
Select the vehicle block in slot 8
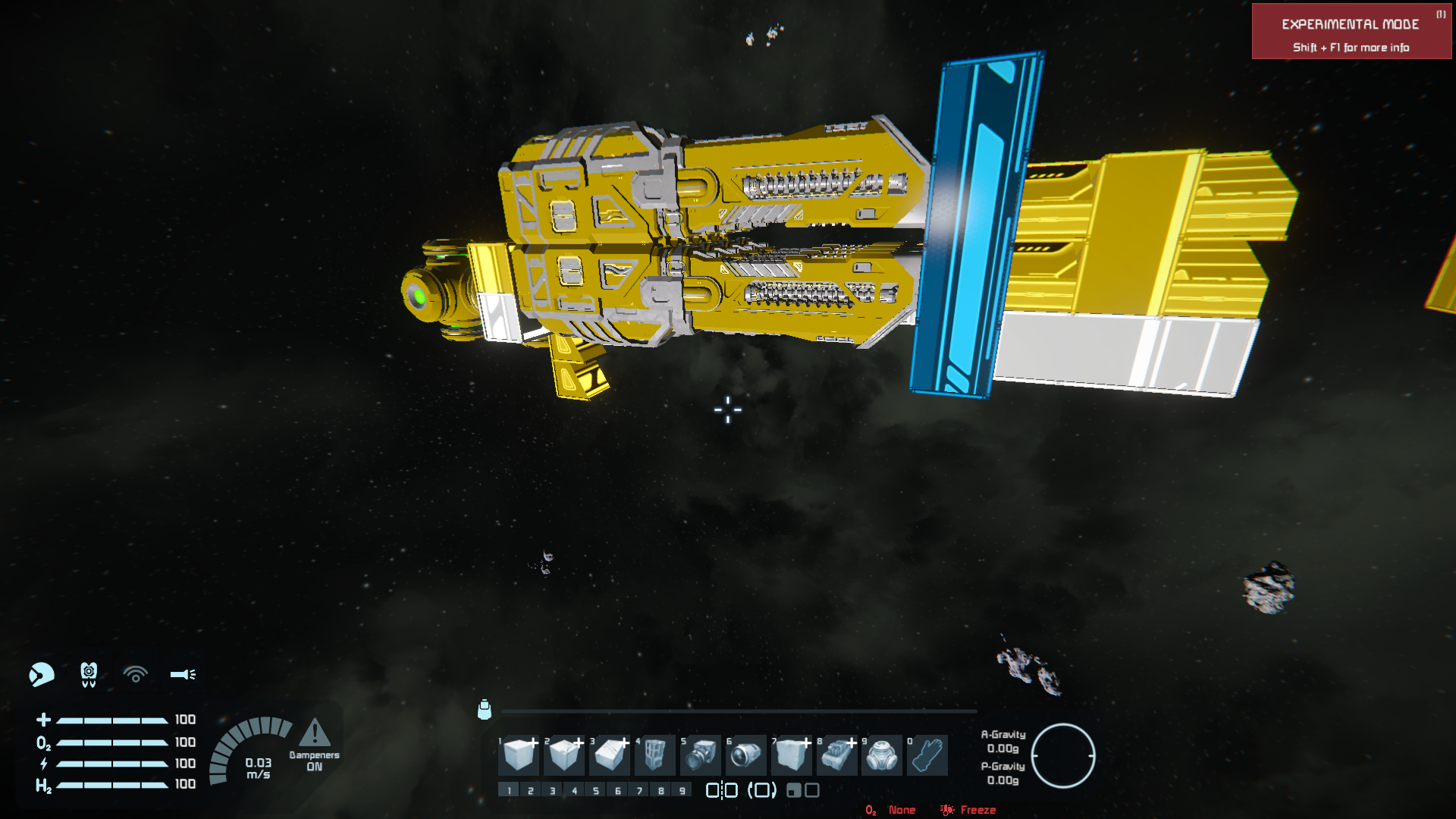(837, 755)
